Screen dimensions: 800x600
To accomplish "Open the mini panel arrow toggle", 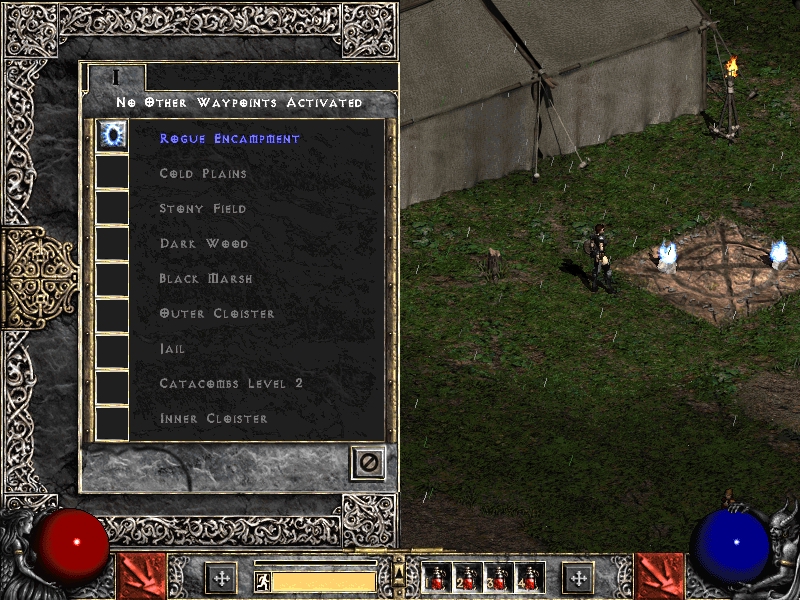I will pos(400,572).
